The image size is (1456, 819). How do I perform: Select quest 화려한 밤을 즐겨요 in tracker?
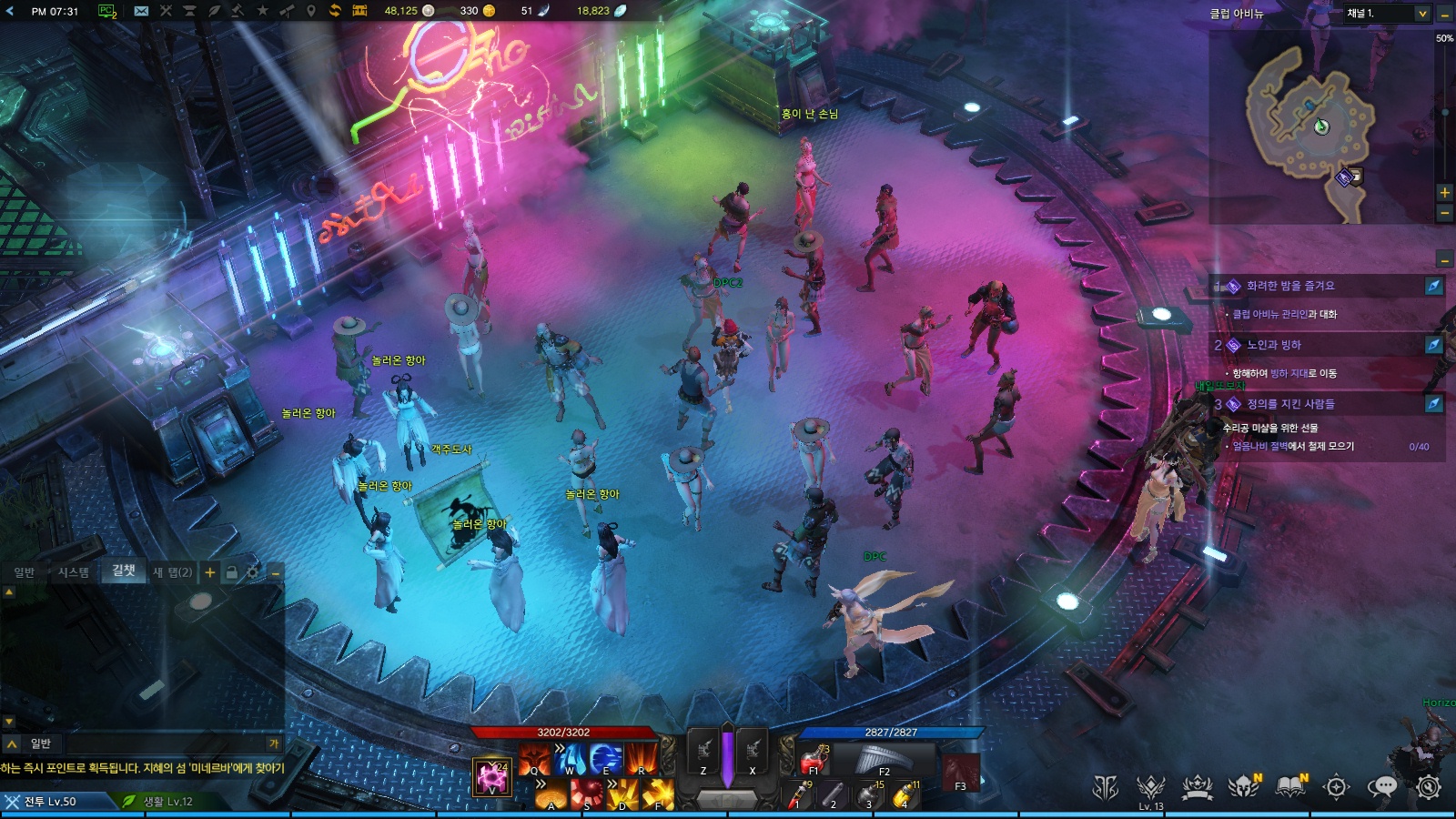[x=1290, y=286]
